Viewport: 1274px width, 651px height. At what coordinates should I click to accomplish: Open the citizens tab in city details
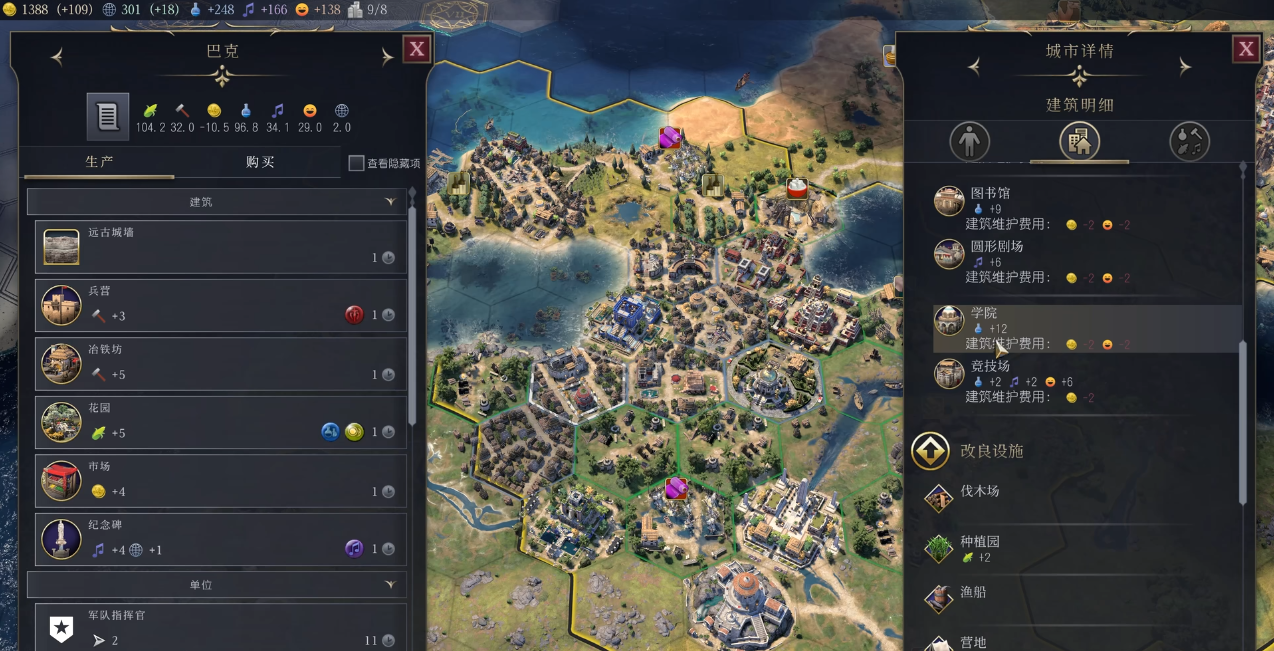coord(968,142)
